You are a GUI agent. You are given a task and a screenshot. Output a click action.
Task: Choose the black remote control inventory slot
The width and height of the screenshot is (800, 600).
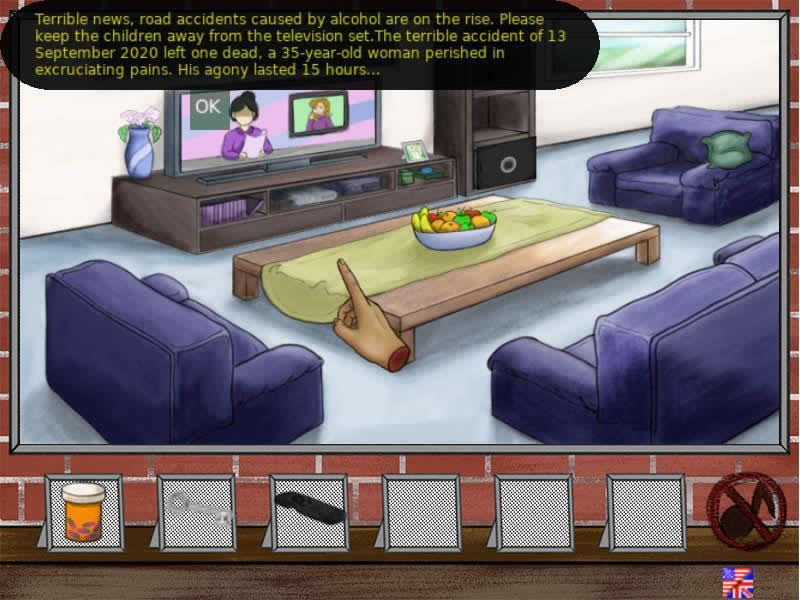coord(308,509)
